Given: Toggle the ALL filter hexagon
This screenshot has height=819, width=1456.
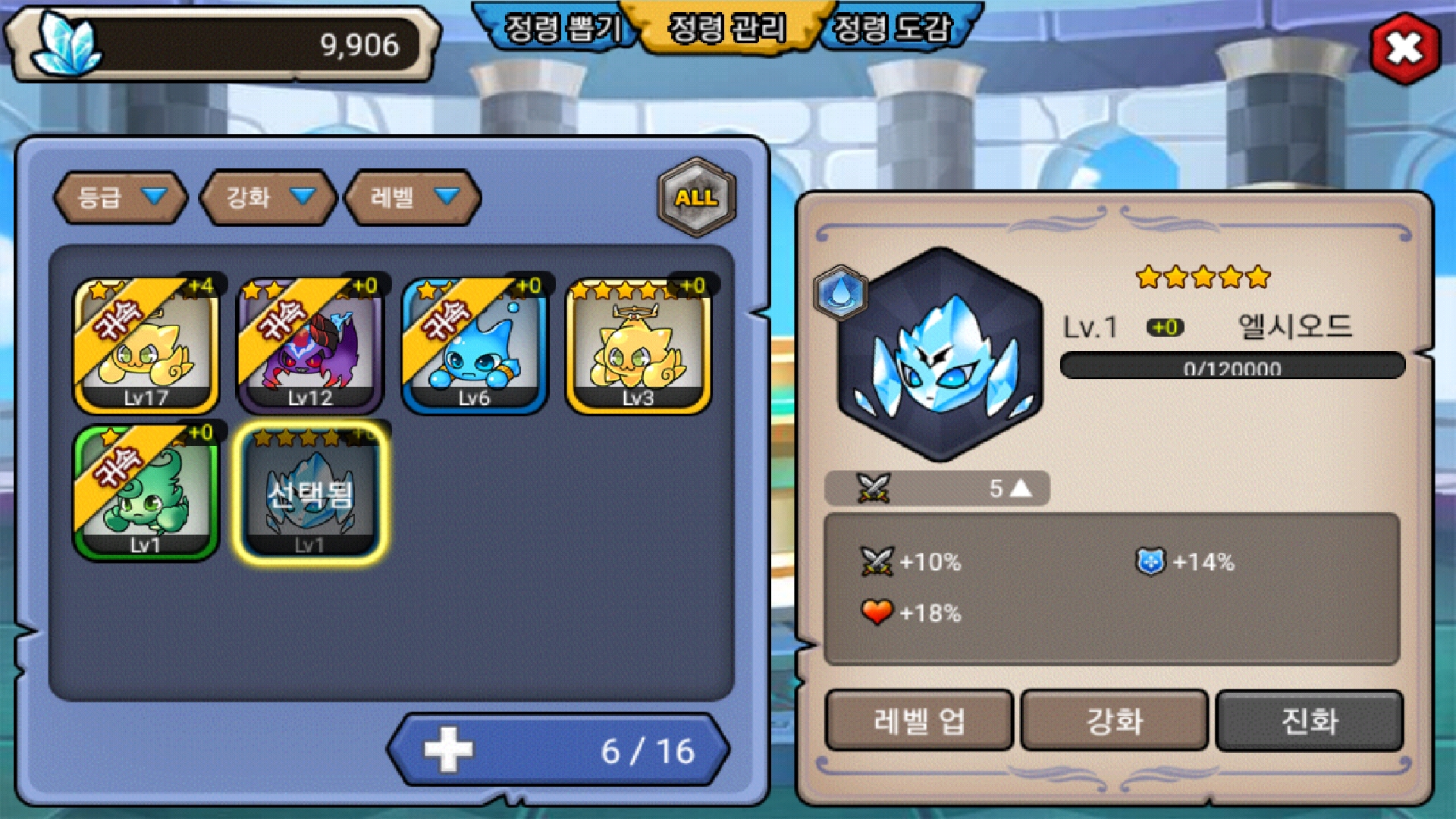Looking at the screenshot, I should pos(696,197).
